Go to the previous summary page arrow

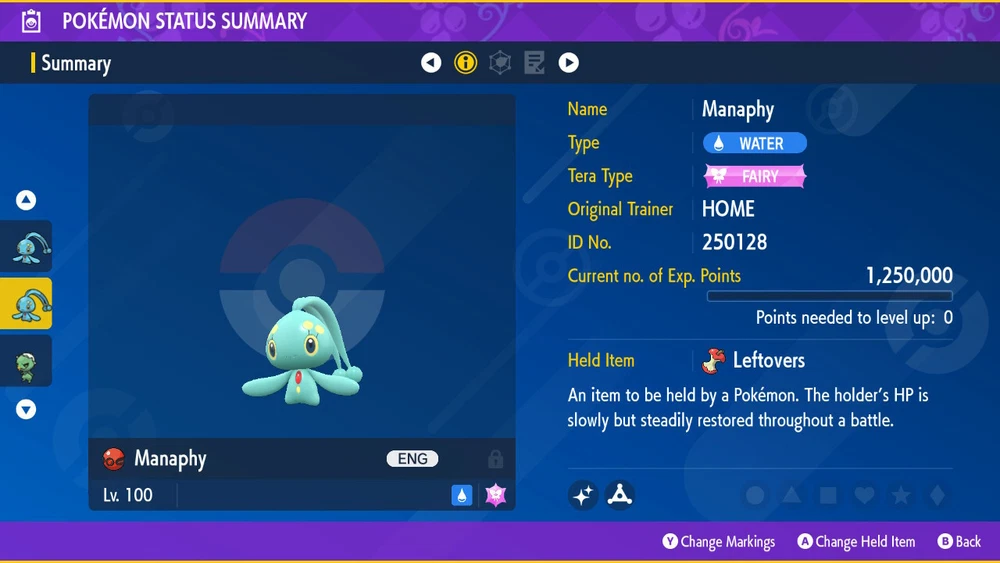coord(431,63)
